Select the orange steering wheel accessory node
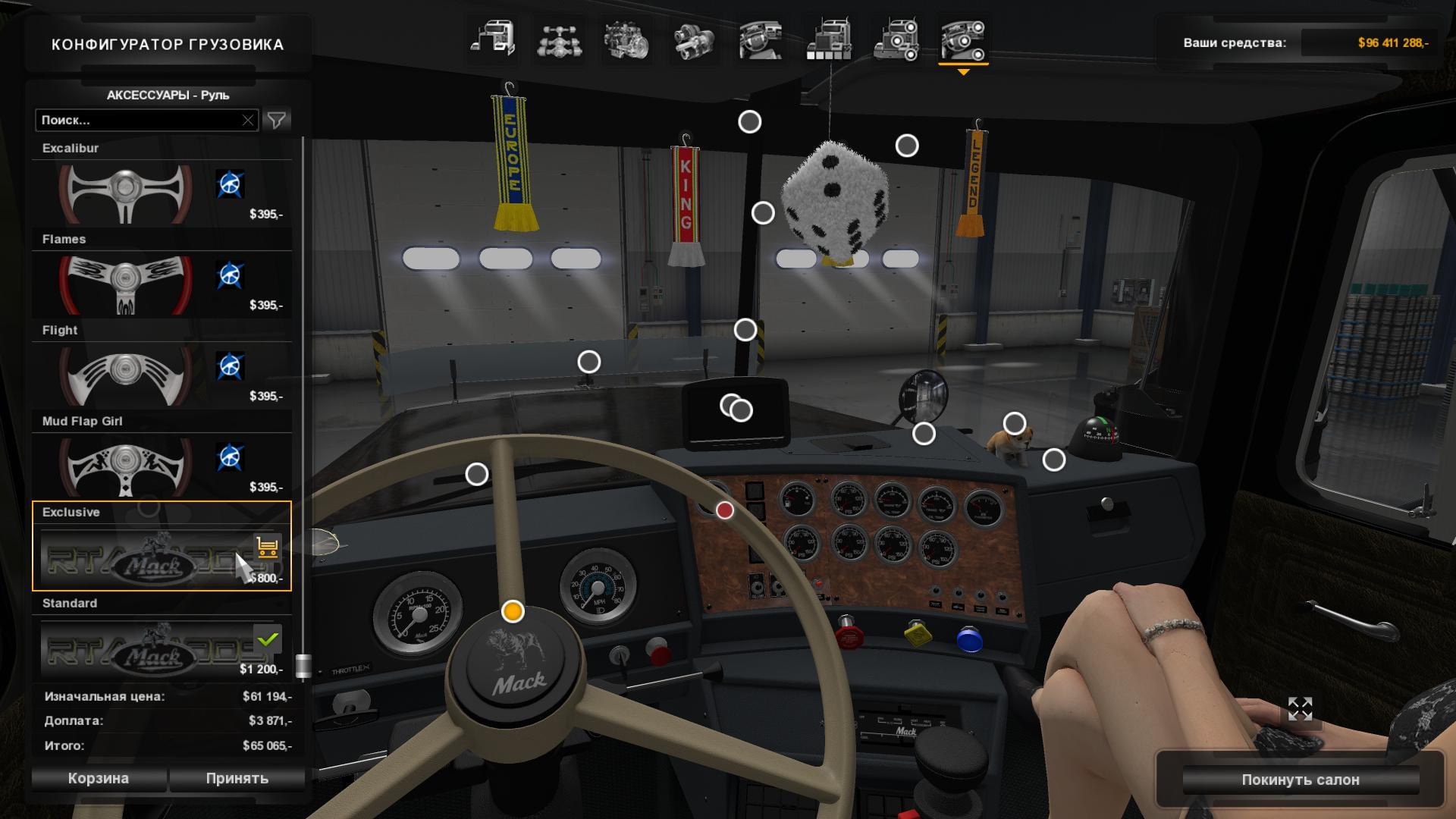 point(513,611)
